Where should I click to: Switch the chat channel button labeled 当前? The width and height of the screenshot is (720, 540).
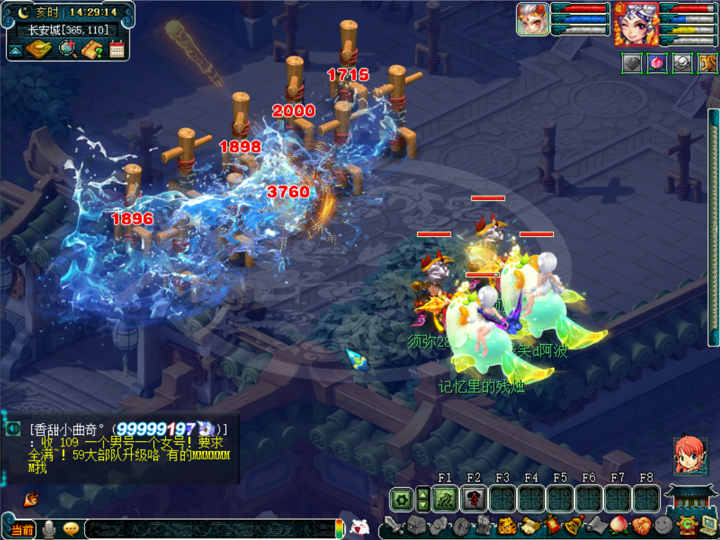(22, 529)
